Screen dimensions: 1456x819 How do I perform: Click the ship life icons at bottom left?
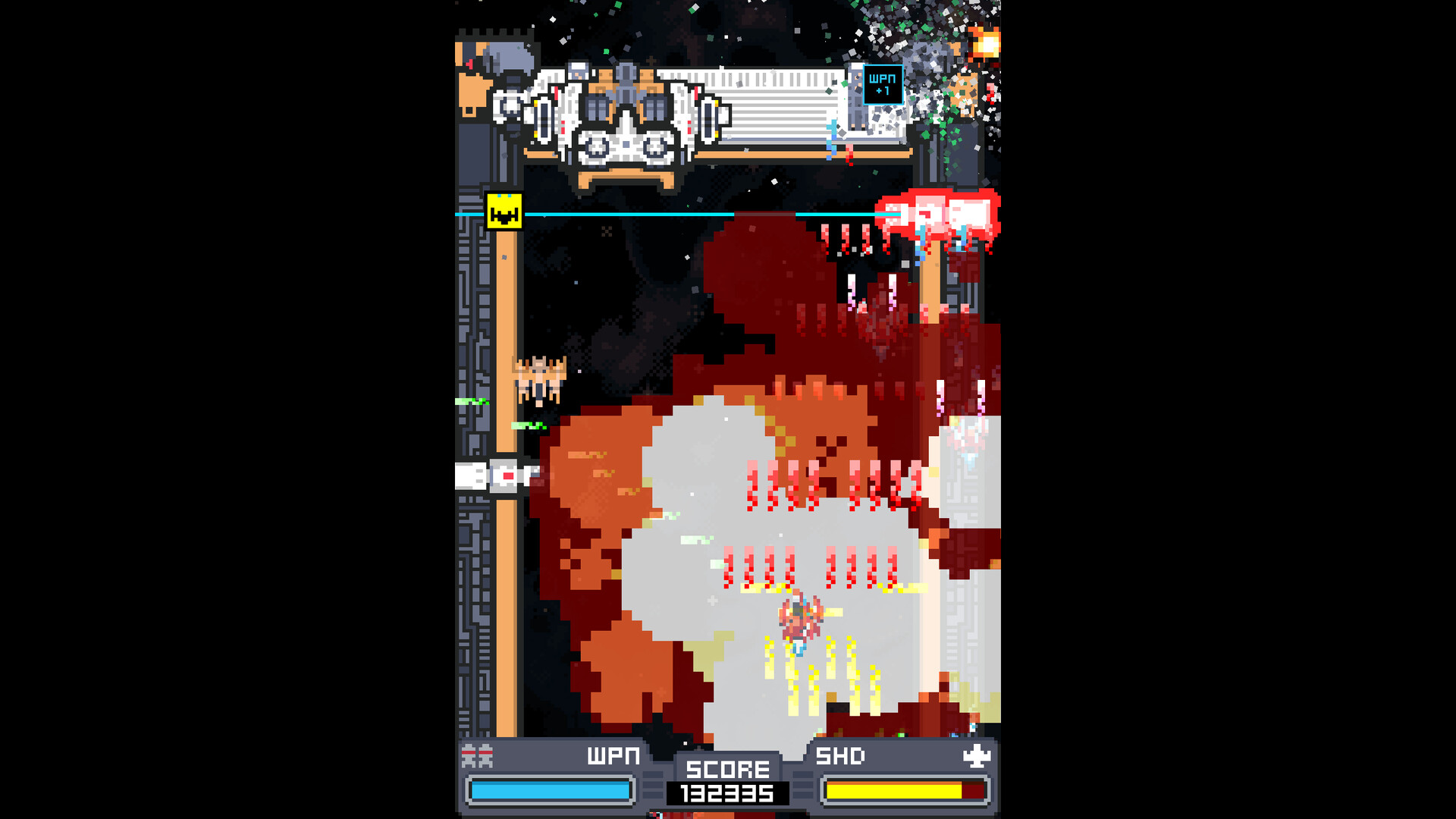[x=475, y=755]
